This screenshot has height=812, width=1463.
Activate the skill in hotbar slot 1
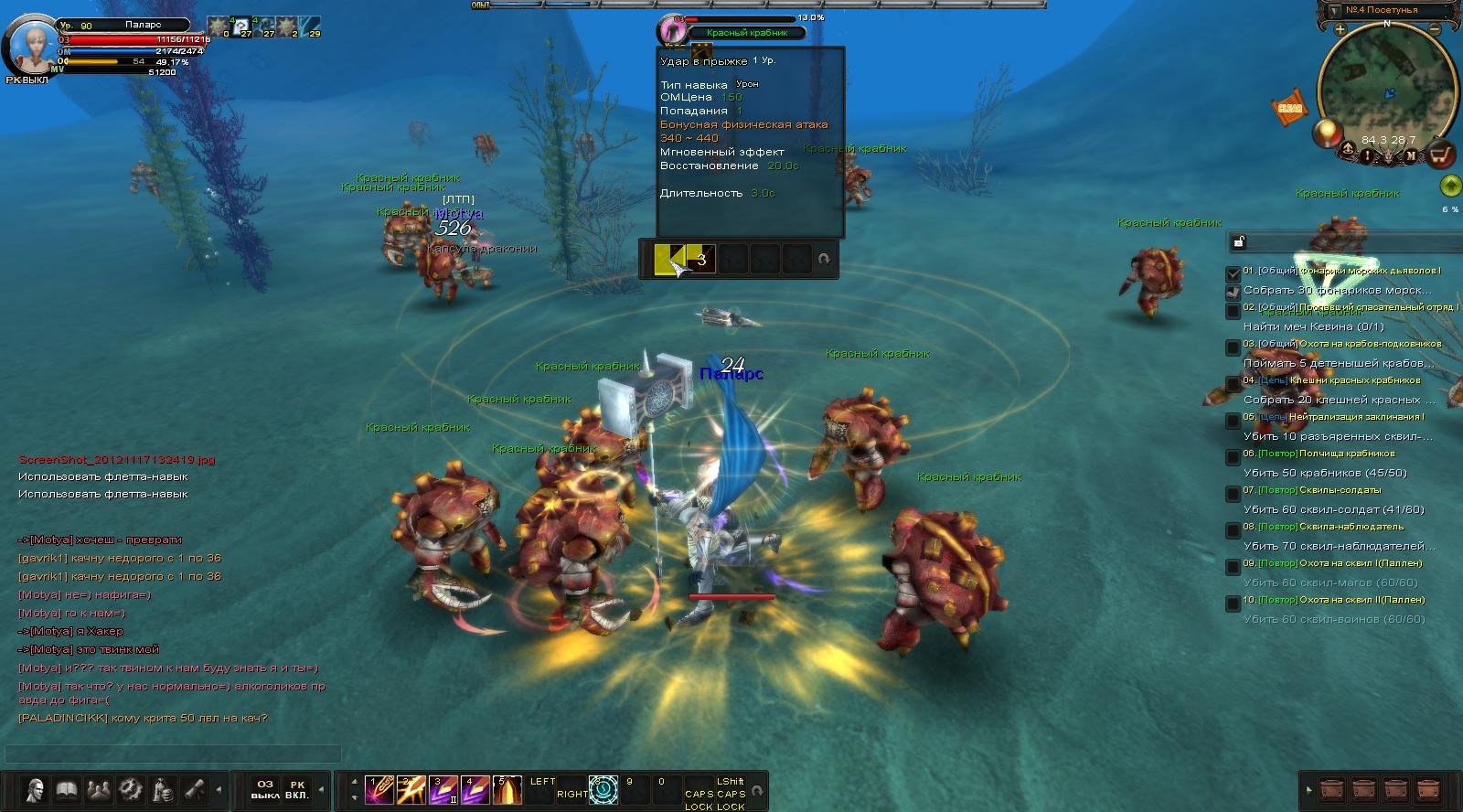point(379,789)
